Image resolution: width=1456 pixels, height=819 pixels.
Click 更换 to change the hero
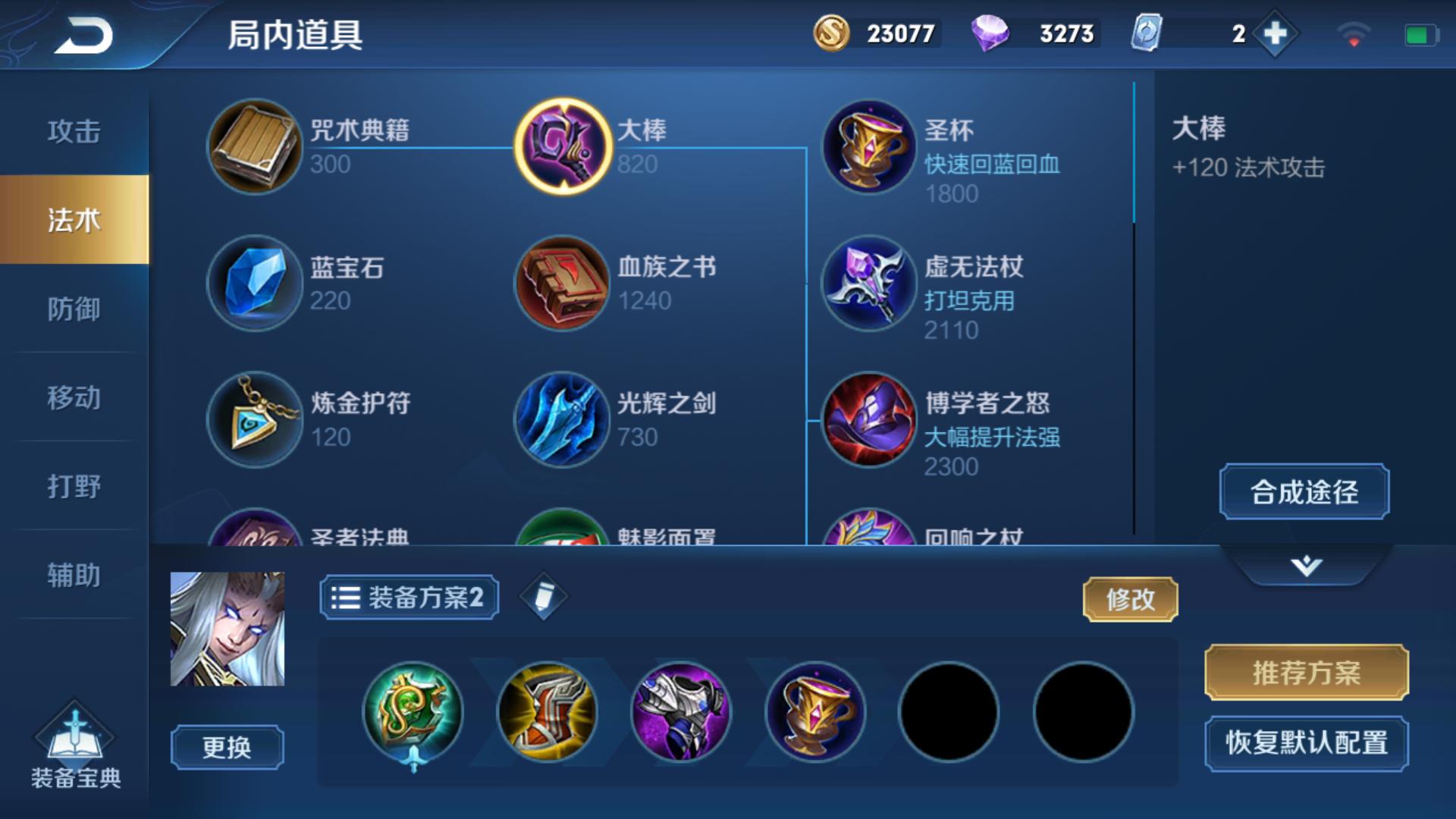coord(227,746)
